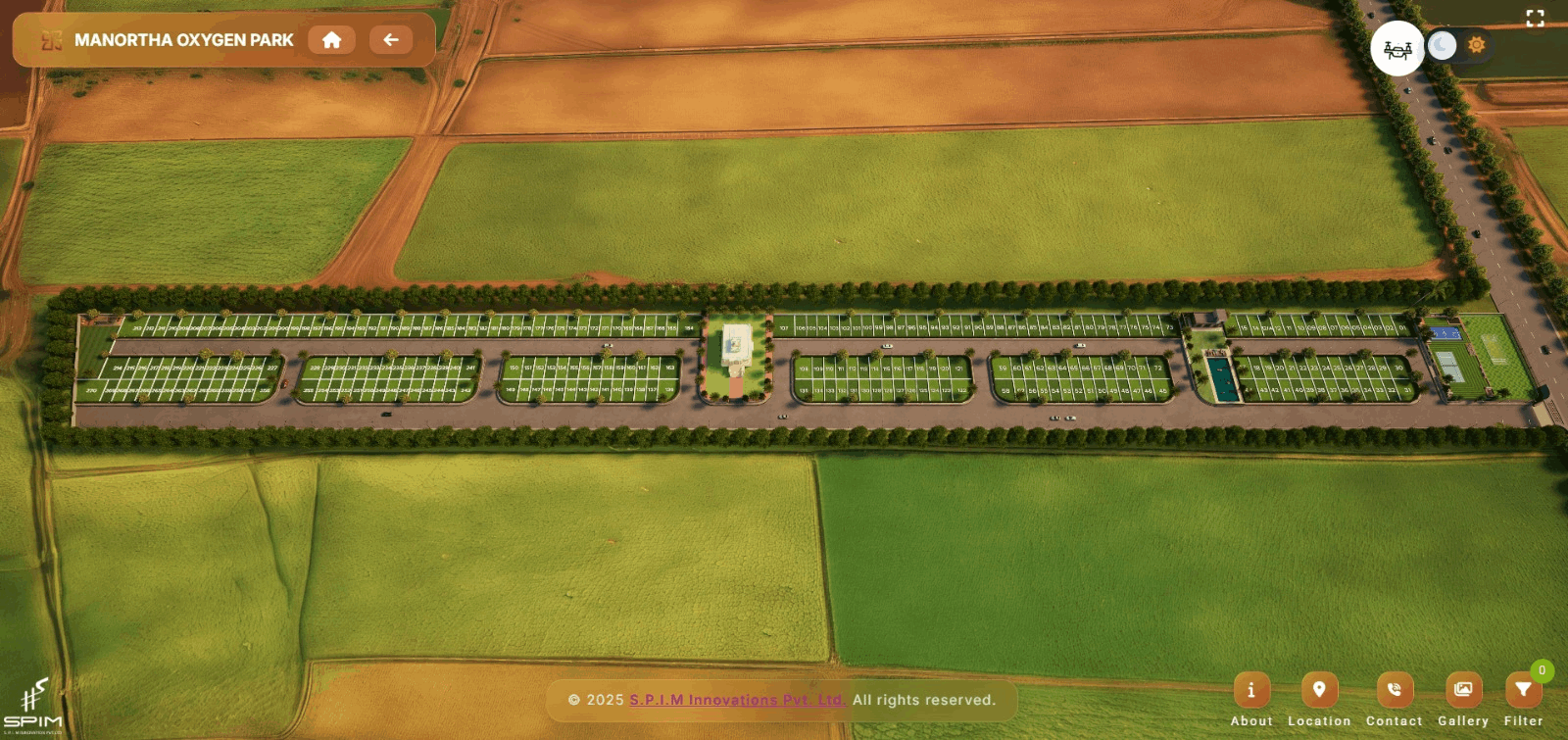Open the About info panel
The width and height of the screenshot is (1568, 740).
(x=1251, y=691)
